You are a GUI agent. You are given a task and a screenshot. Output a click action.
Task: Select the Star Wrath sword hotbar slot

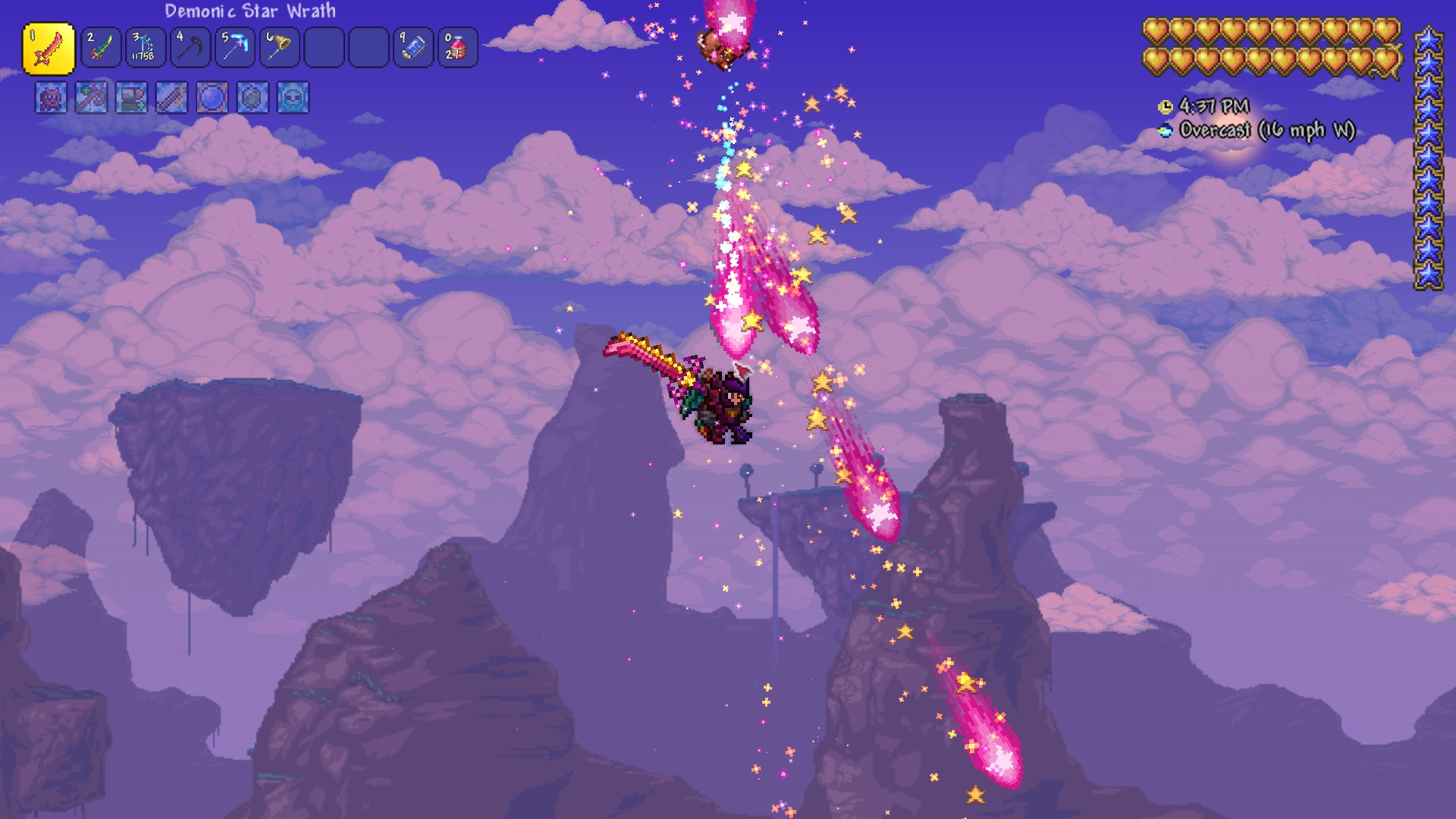click(49, 49)
